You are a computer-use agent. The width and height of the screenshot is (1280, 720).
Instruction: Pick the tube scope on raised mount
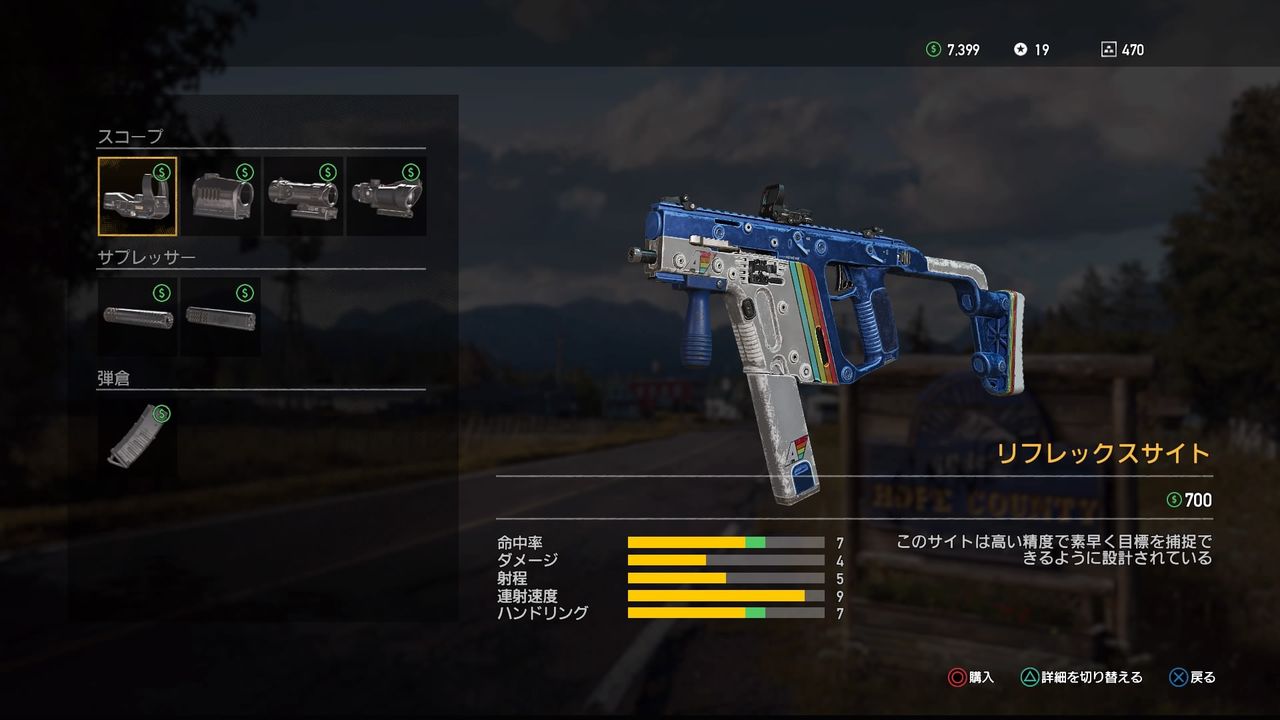(x=303, y=196)
